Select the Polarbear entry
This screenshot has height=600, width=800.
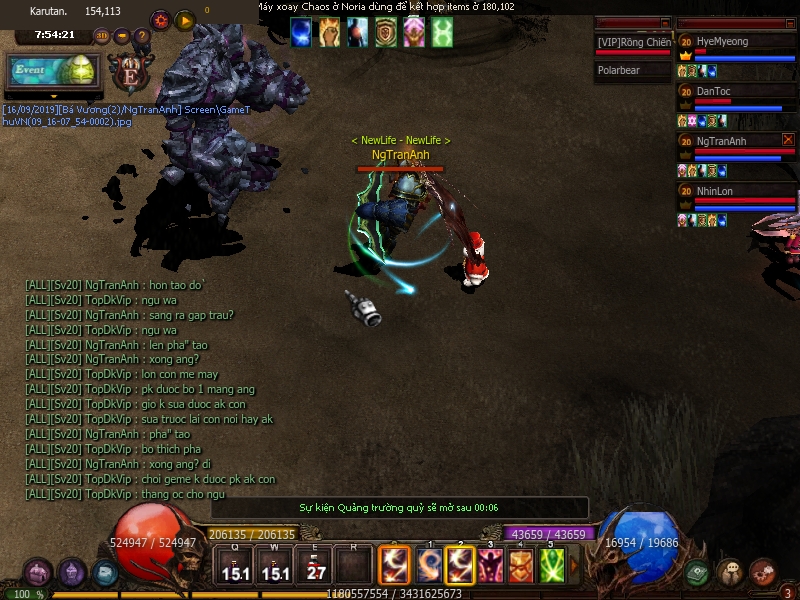coord(633,71)
